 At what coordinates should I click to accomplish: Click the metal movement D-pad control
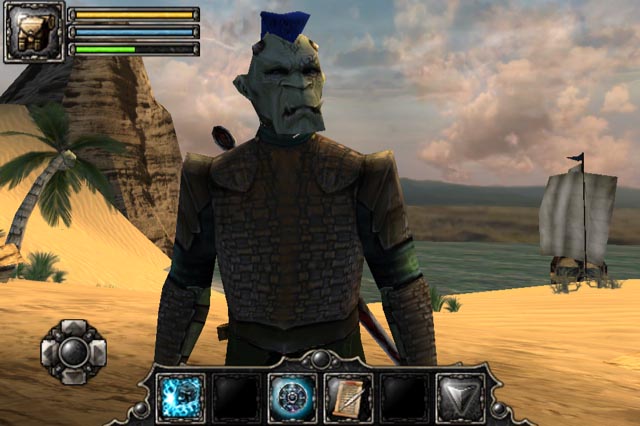point(73,352)
